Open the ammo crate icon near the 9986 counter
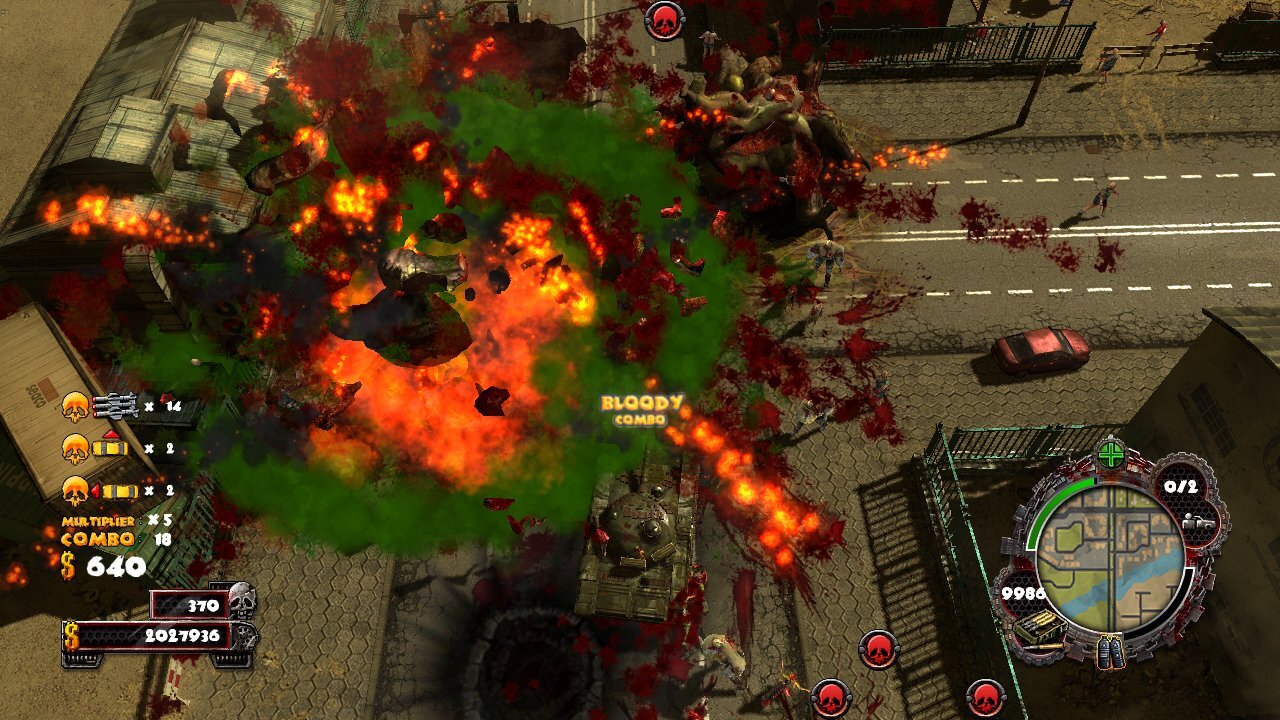The image size is (1280, 720). pyautogui.click(x=1040, y=624)
